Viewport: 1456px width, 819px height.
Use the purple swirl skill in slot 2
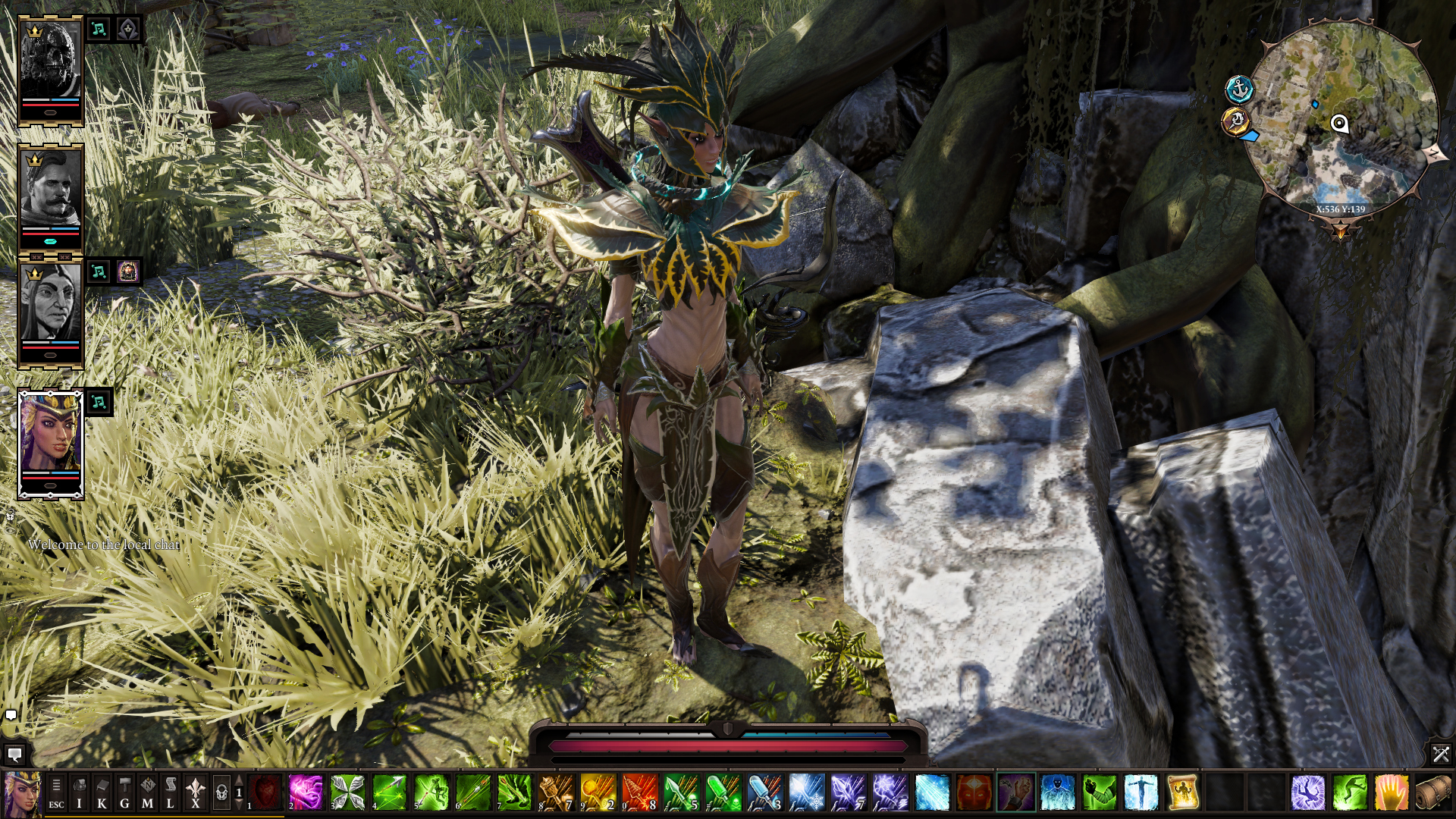click(x=306, y=793)
